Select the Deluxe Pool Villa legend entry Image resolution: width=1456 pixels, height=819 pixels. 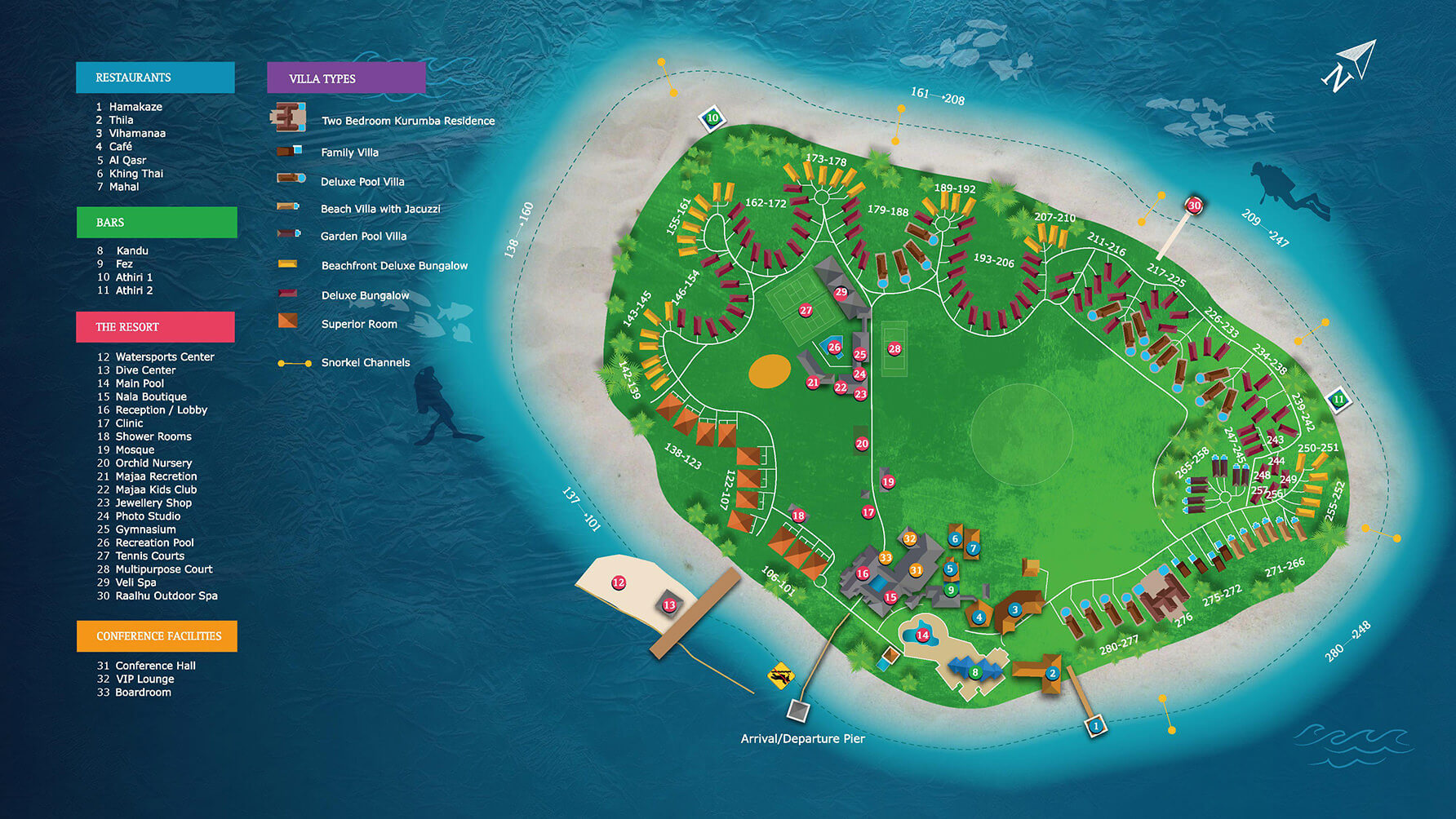(362, 181)
